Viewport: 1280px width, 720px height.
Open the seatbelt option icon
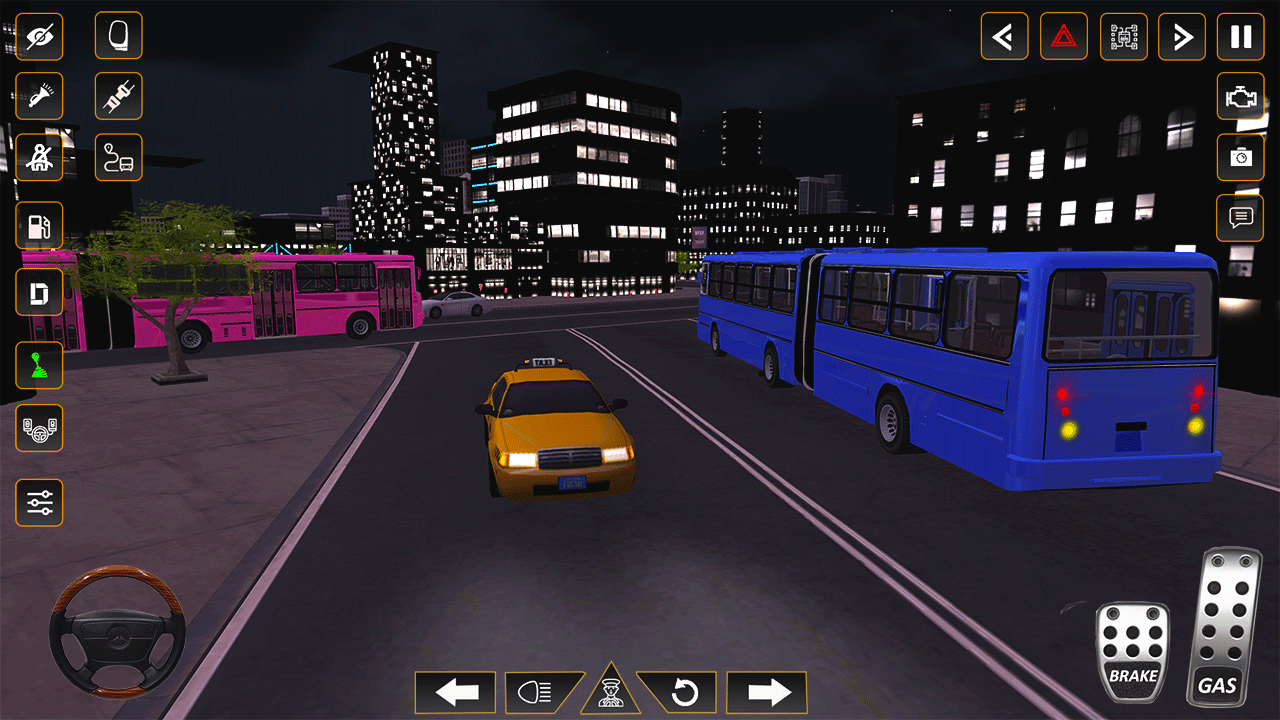coord(40,157)
